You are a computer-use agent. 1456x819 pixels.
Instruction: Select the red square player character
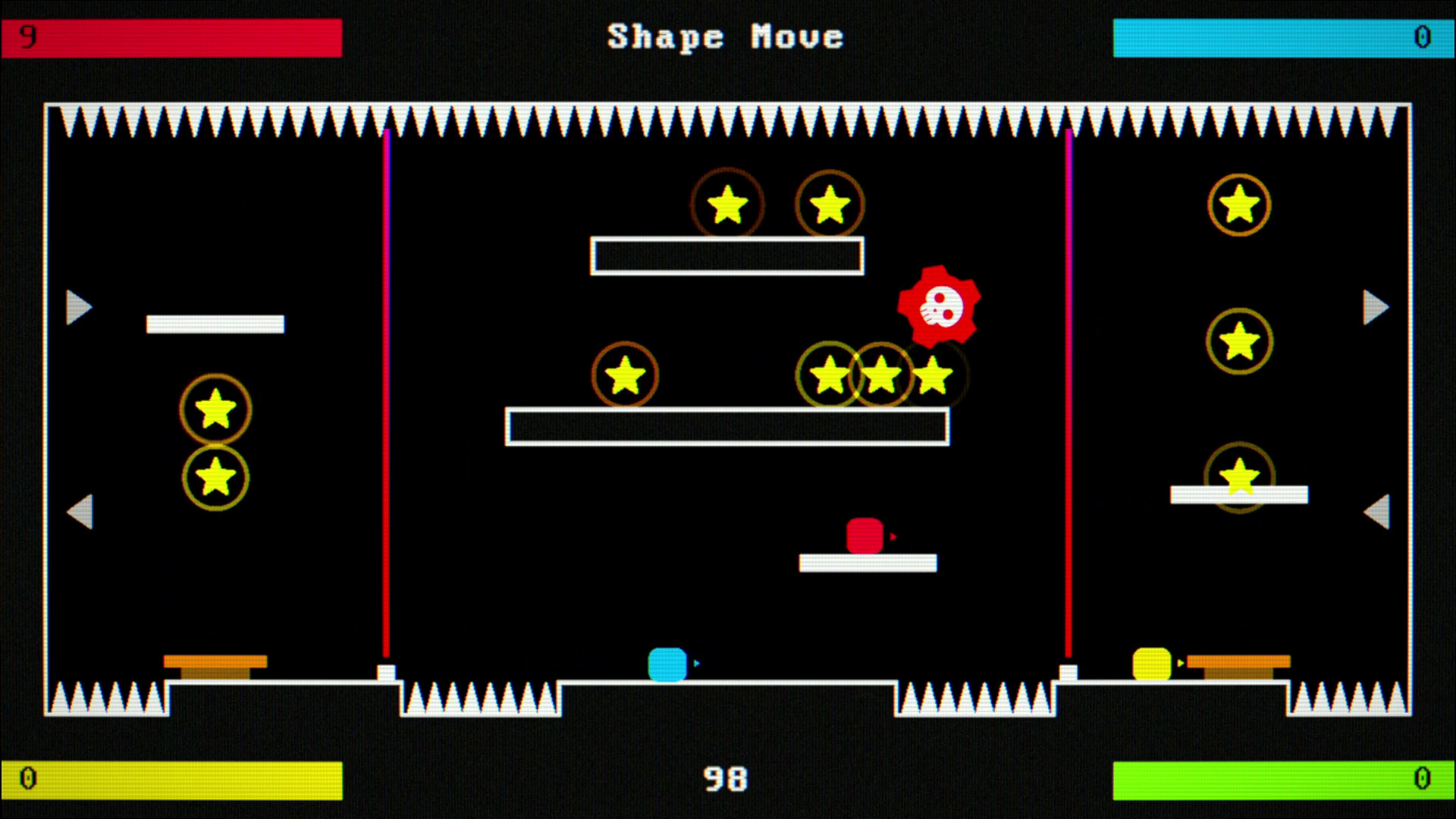(865, 535)
